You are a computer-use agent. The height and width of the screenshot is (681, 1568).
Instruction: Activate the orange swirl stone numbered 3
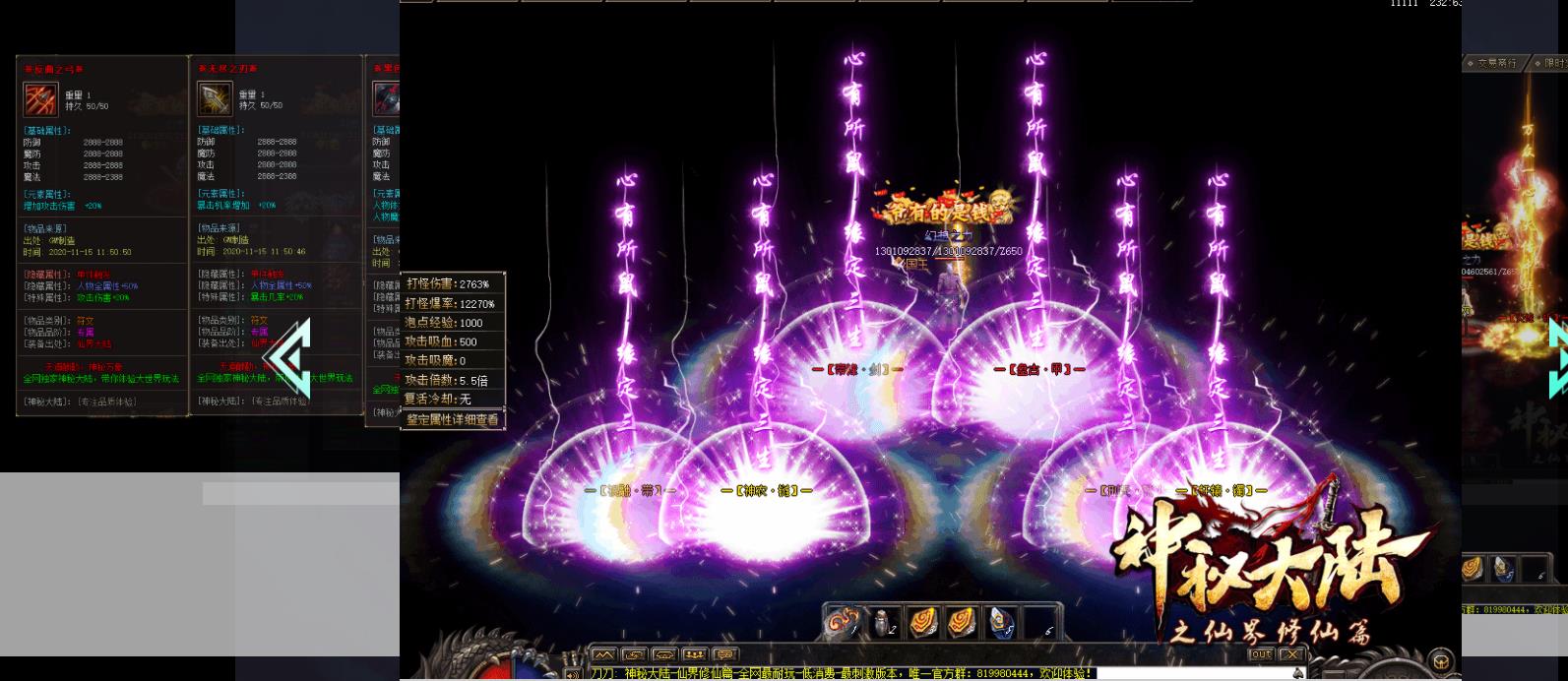point(922,623)
